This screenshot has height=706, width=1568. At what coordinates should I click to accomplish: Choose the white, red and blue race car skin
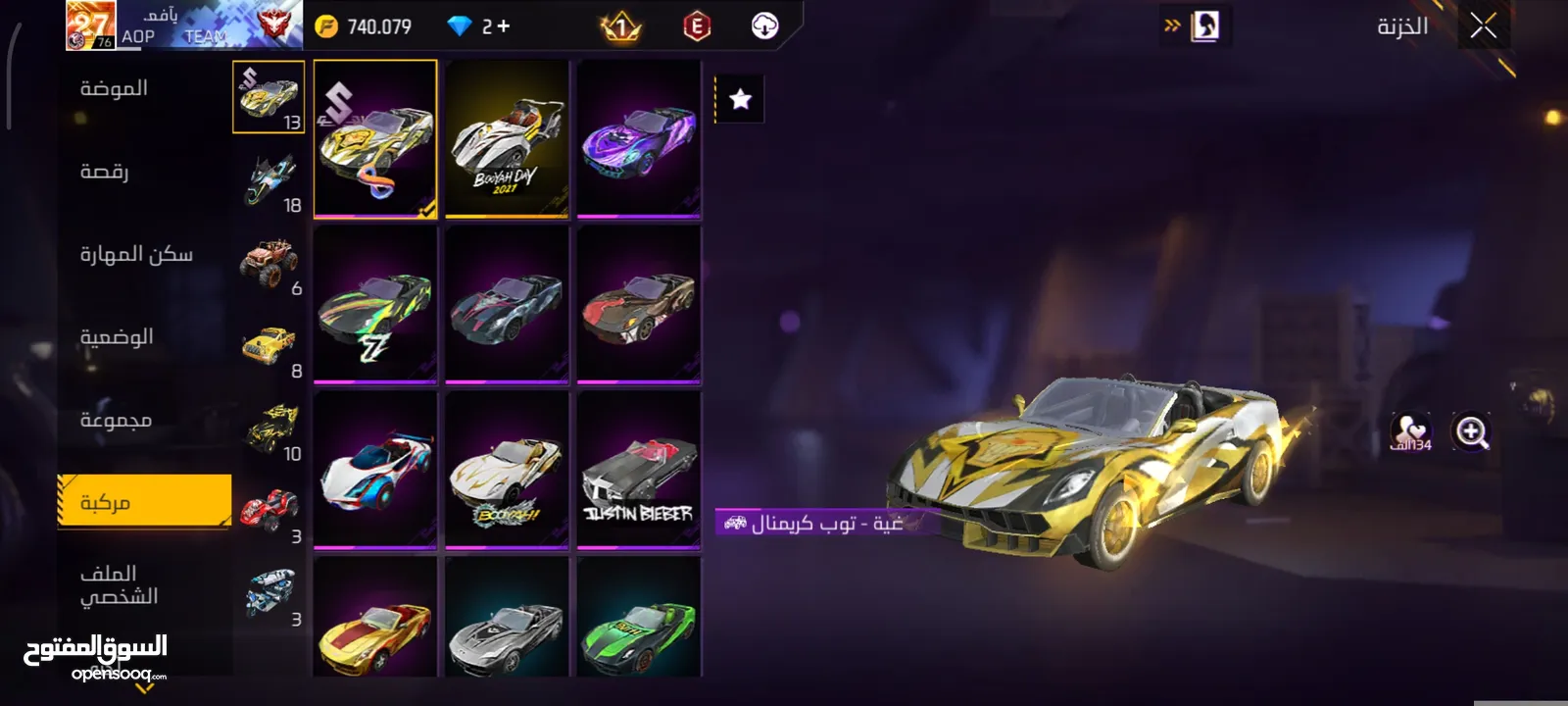click(x=375, y=470)
